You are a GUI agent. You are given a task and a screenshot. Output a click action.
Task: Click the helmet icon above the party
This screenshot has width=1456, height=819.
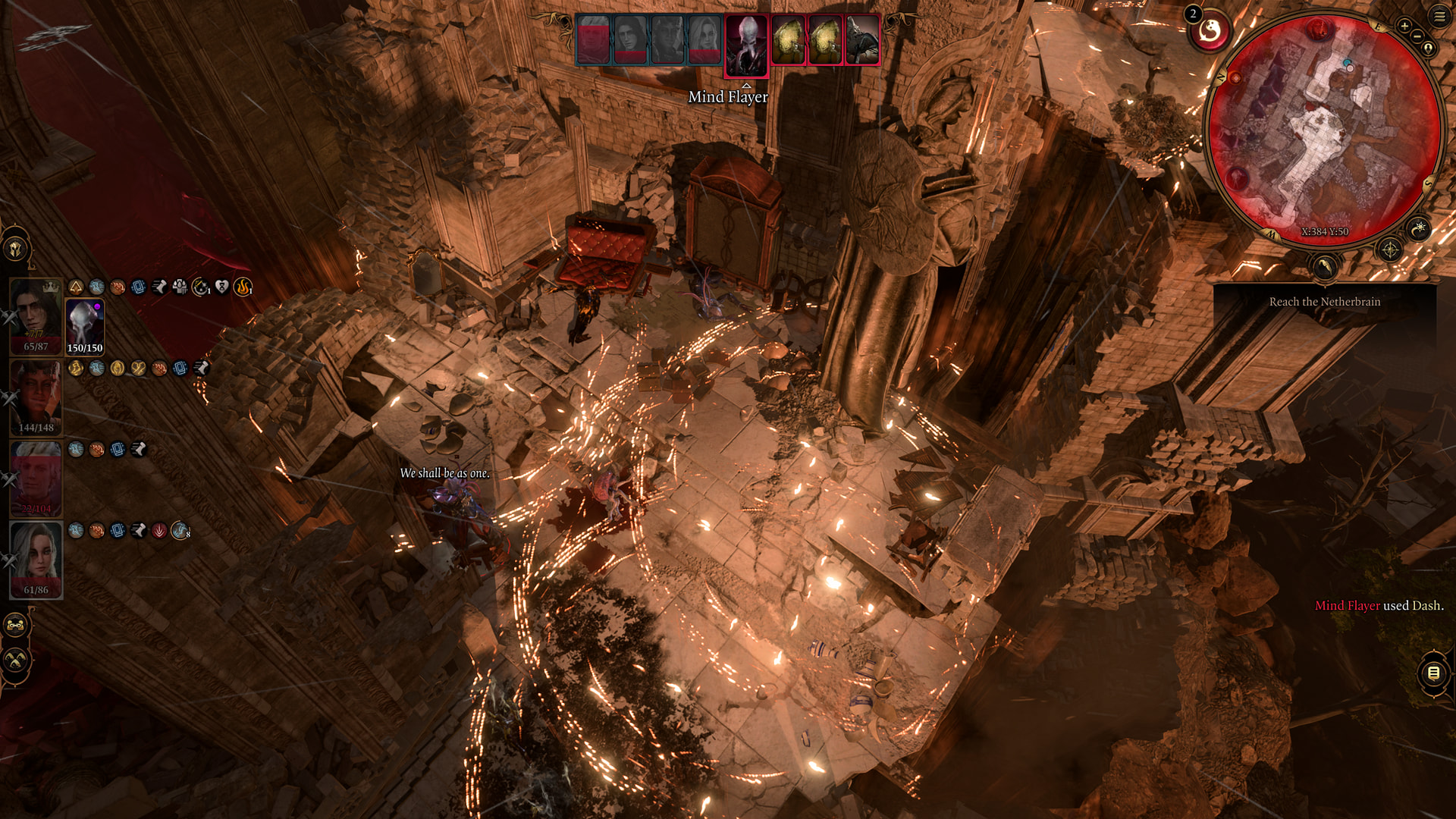click(x=16, y=249)
